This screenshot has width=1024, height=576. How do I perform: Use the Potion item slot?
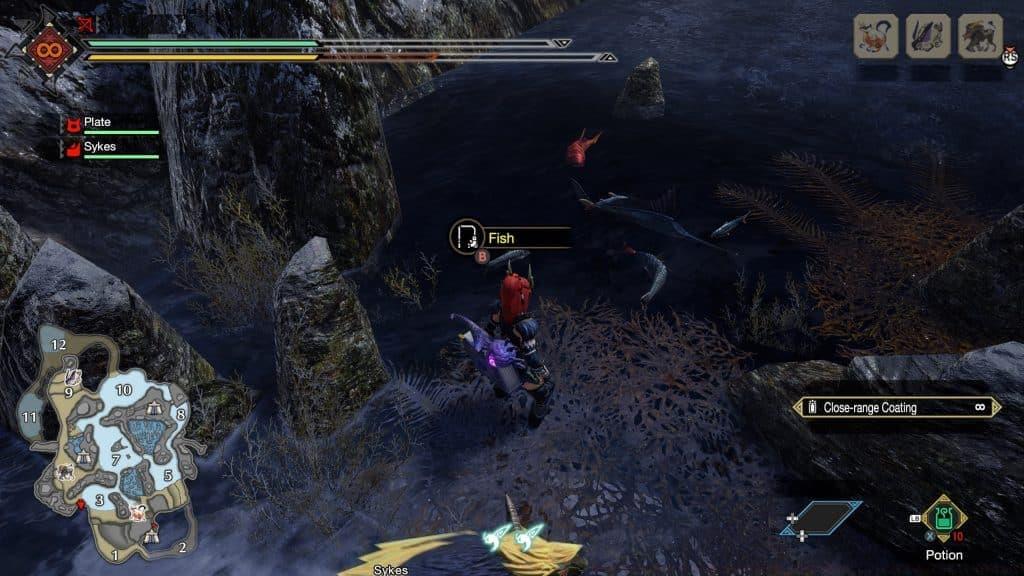click(943, 520)
